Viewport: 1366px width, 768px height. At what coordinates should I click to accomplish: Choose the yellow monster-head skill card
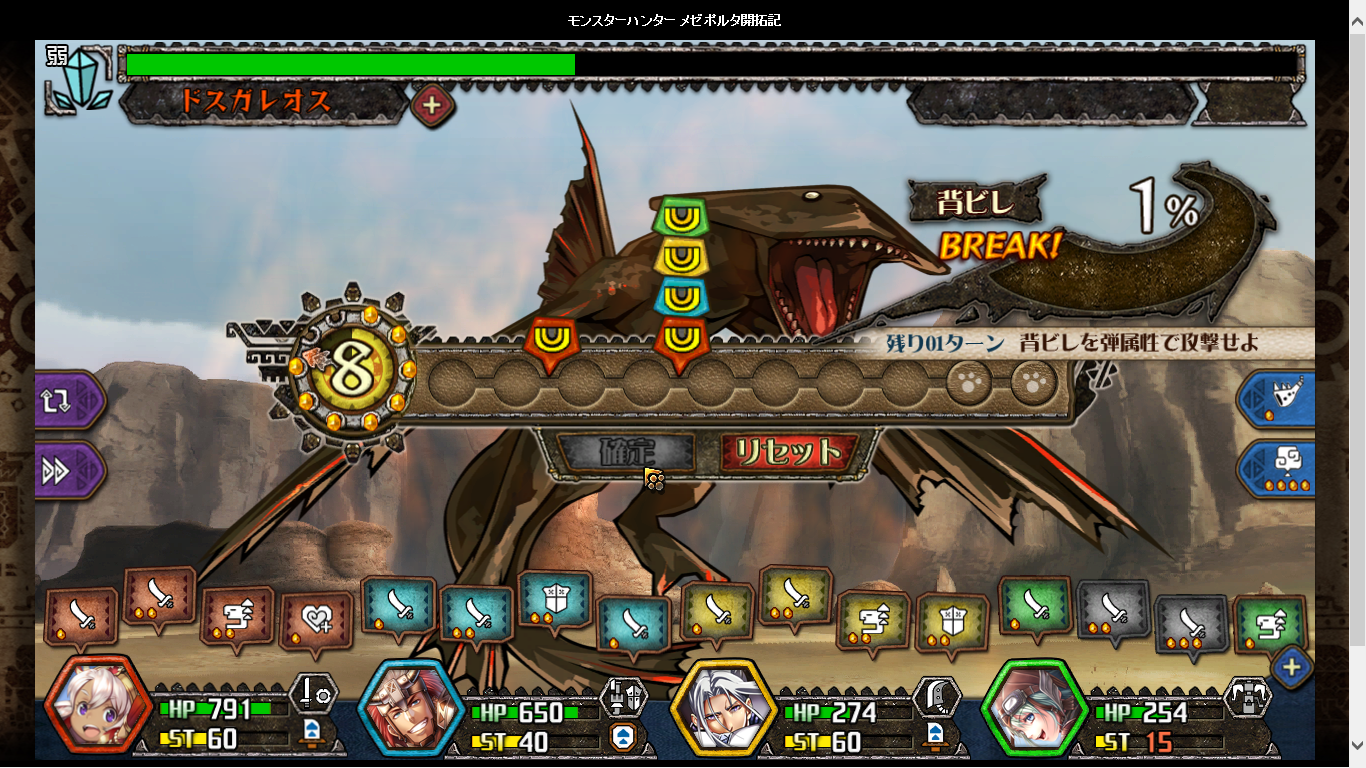click(x=872, y=620)
